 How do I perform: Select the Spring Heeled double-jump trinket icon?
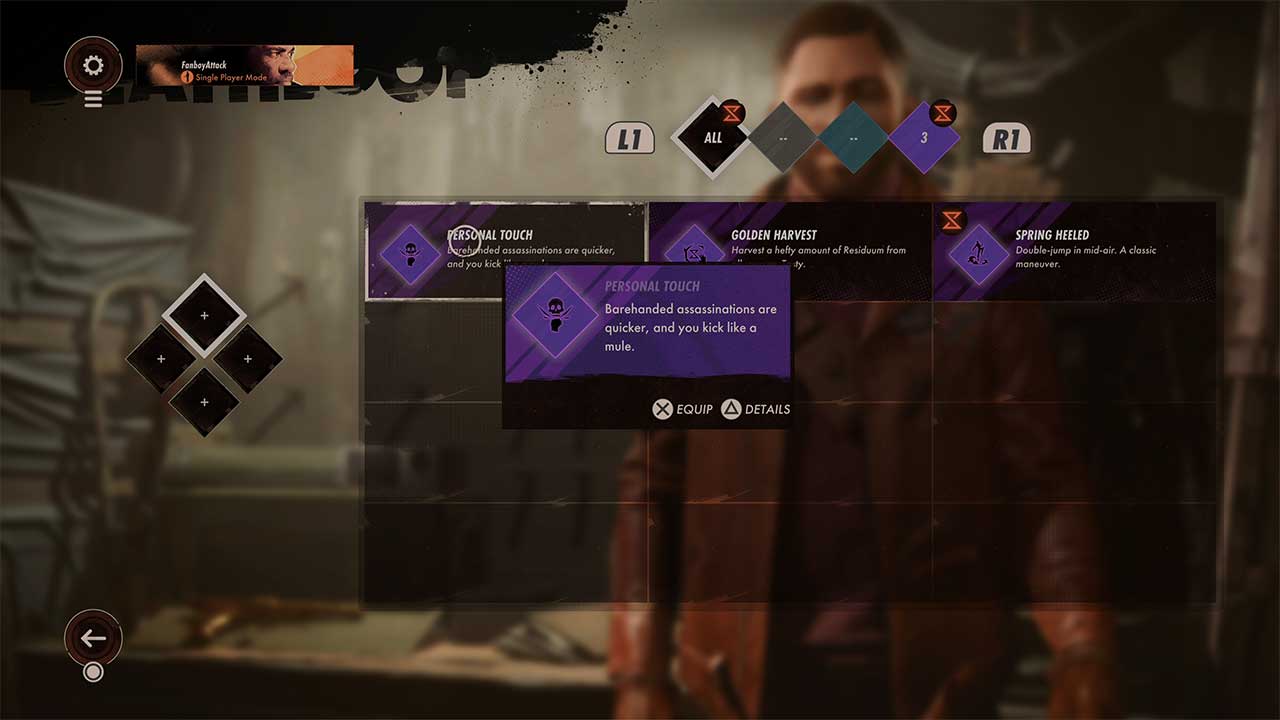pyautogui.click(x=976, y=254)
